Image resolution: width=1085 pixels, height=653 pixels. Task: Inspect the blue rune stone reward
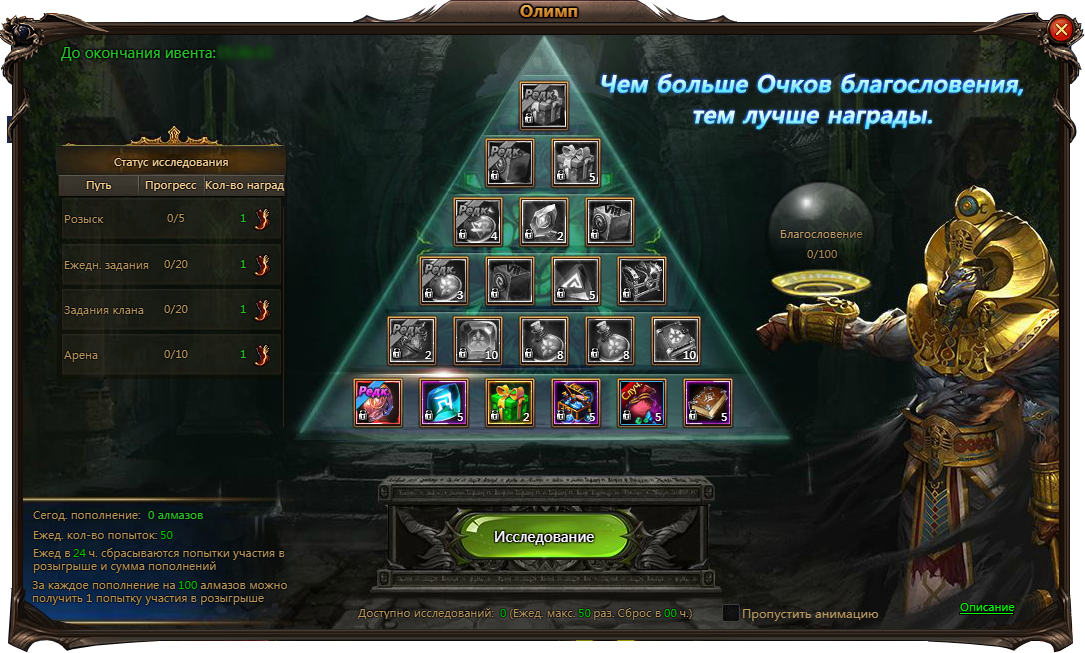(x=444, y=402)
